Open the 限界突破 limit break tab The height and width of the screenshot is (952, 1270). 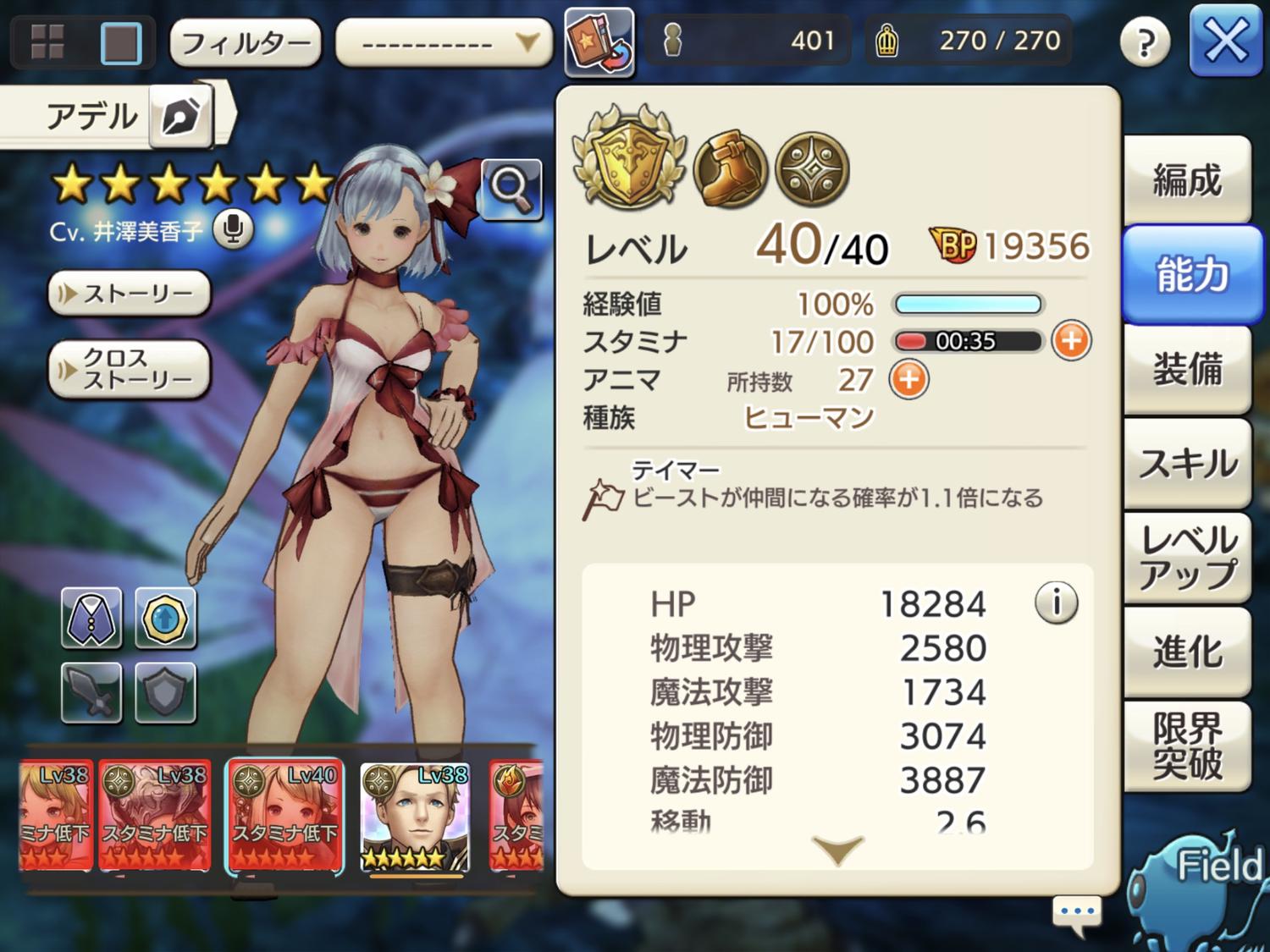(x=1187, y=746)
